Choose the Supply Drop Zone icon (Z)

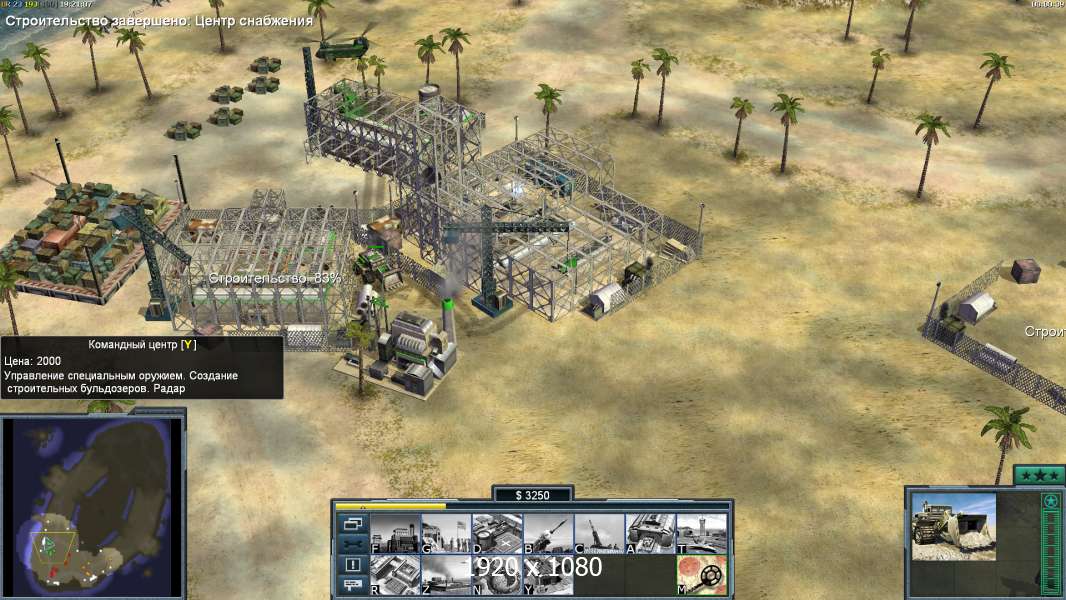(446, 574)
